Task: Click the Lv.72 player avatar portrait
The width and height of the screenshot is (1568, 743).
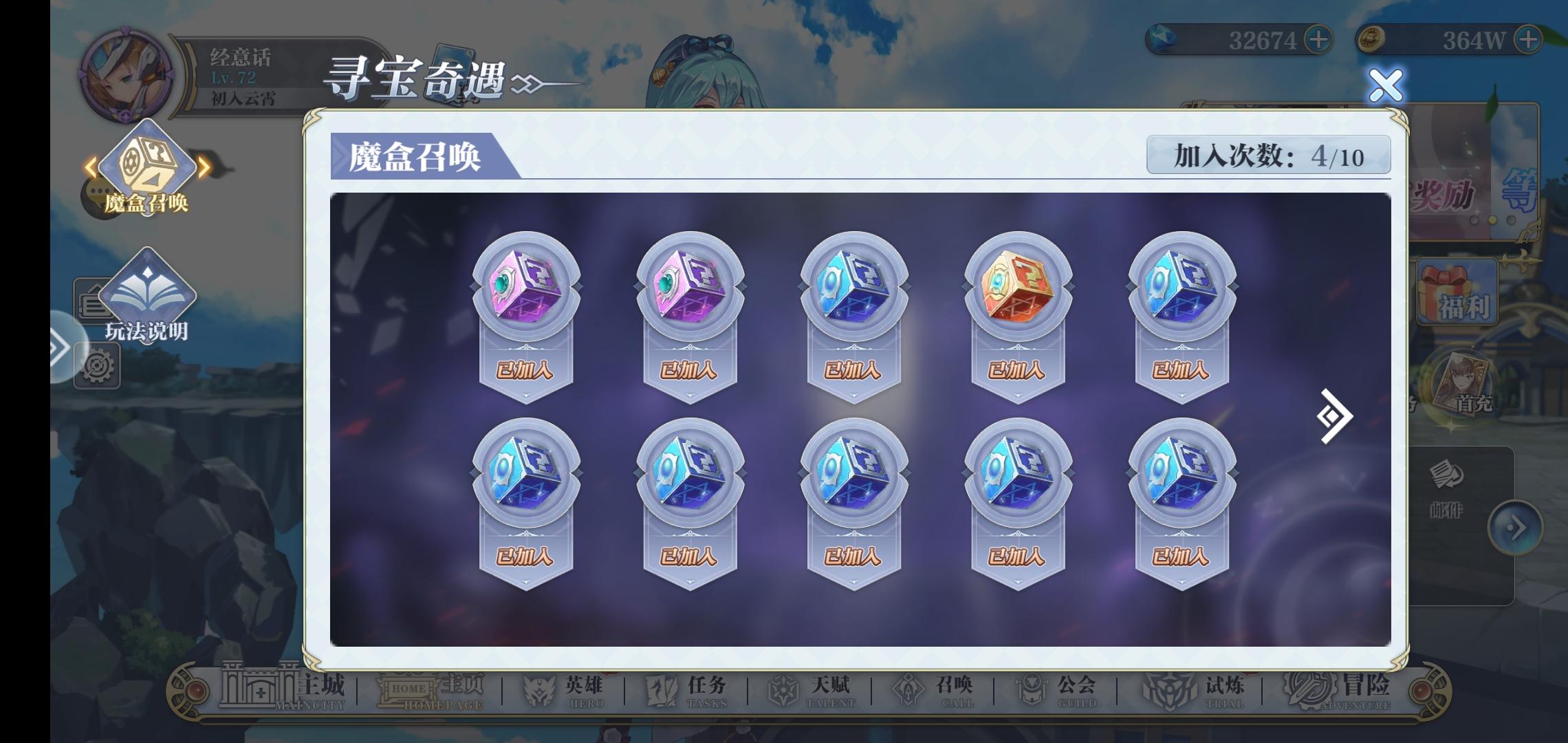Action: point(124,69)
